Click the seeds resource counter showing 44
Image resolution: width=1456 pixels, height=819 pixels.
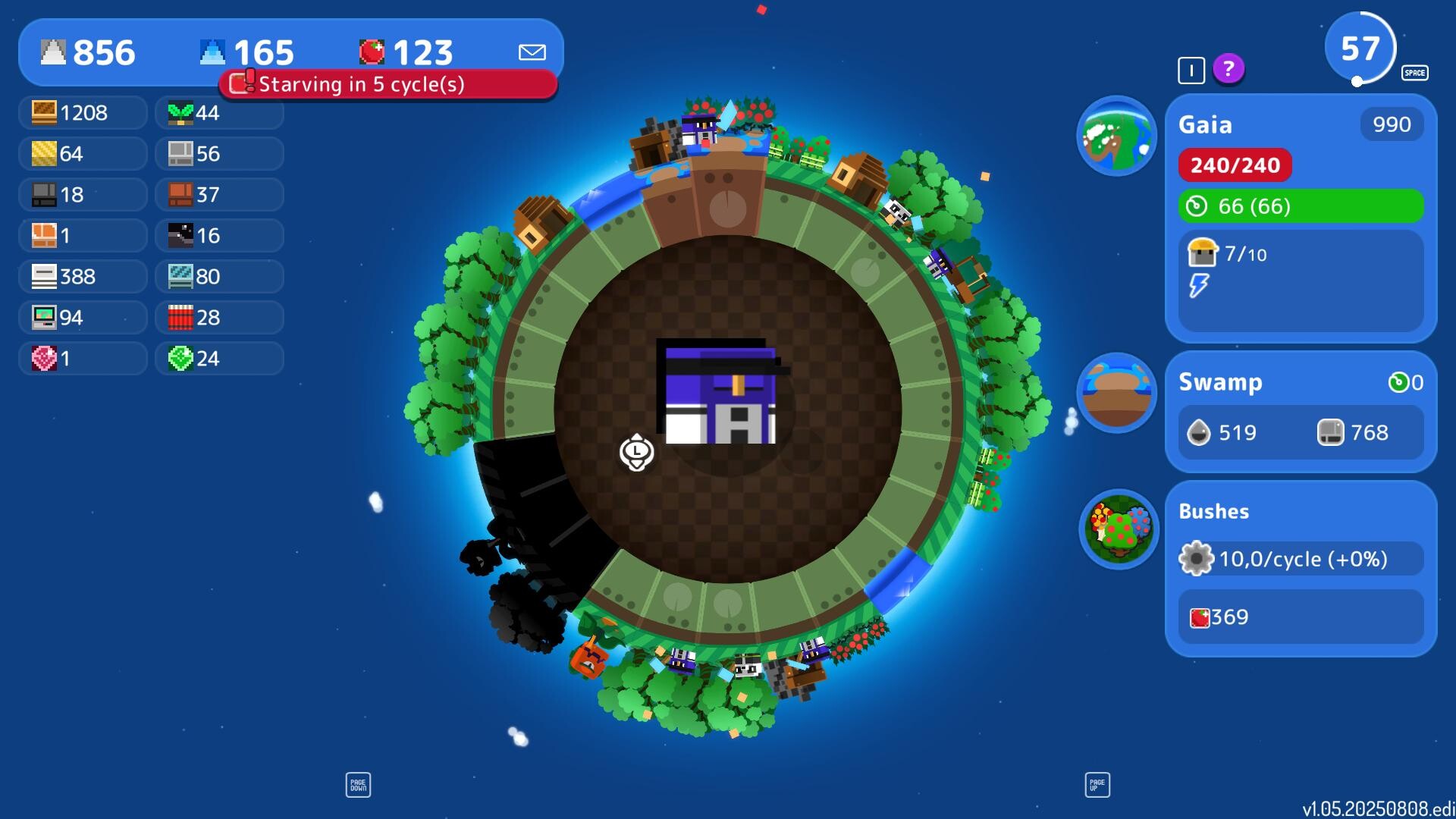point(219,112)
